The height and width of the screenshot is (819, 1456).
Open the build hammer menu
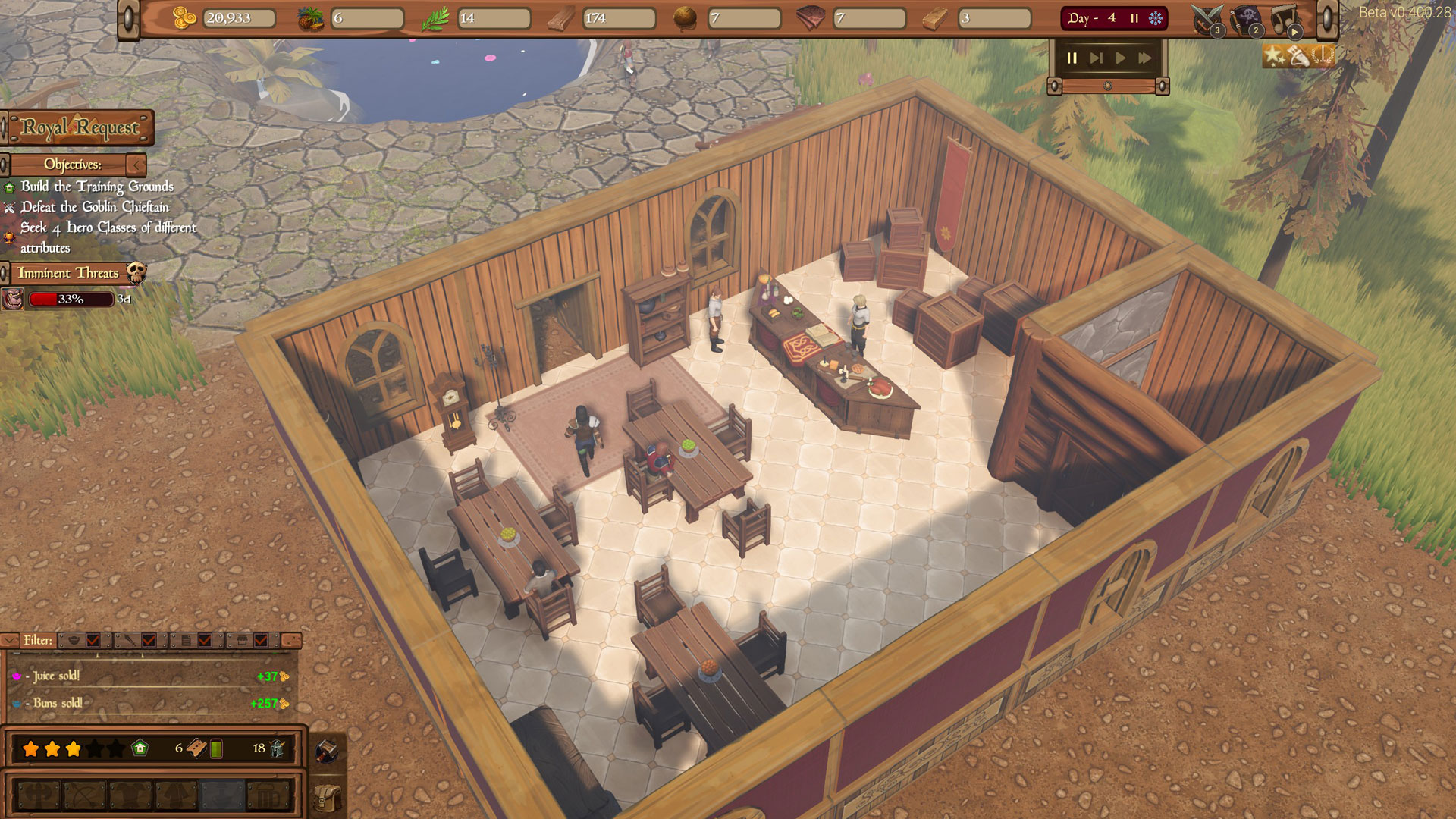[x=326, y=750]
